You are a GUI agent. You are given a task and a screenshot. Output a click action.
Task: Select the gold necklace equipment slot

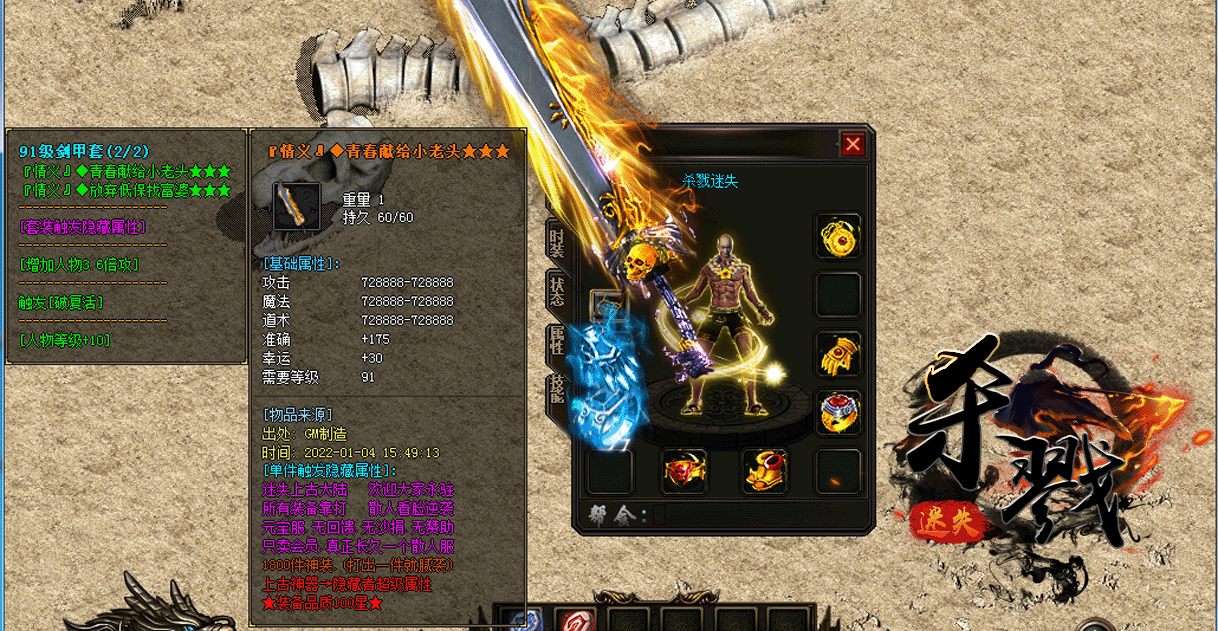click(838, 237)
